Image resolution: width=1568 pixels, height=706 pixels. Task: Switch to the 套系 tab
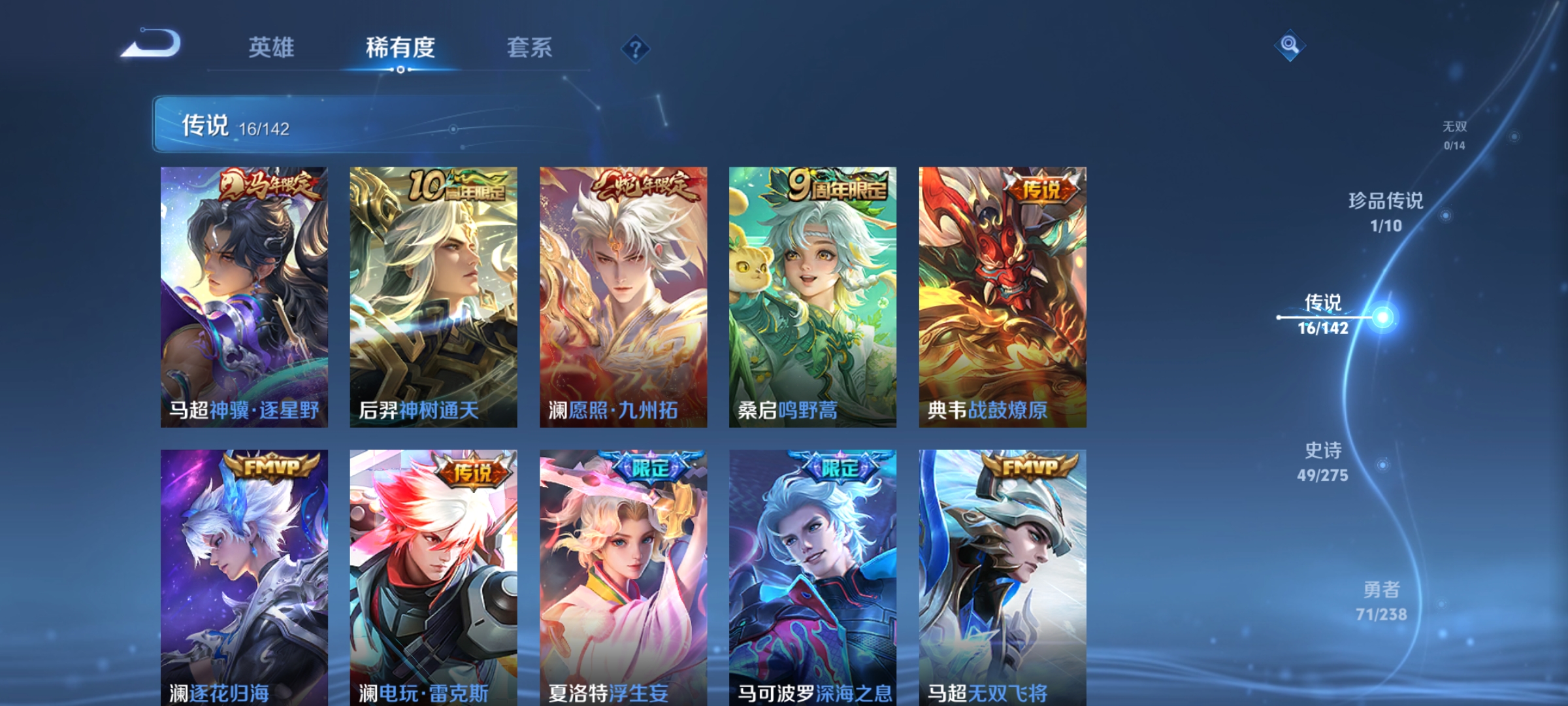coord(529,47)
